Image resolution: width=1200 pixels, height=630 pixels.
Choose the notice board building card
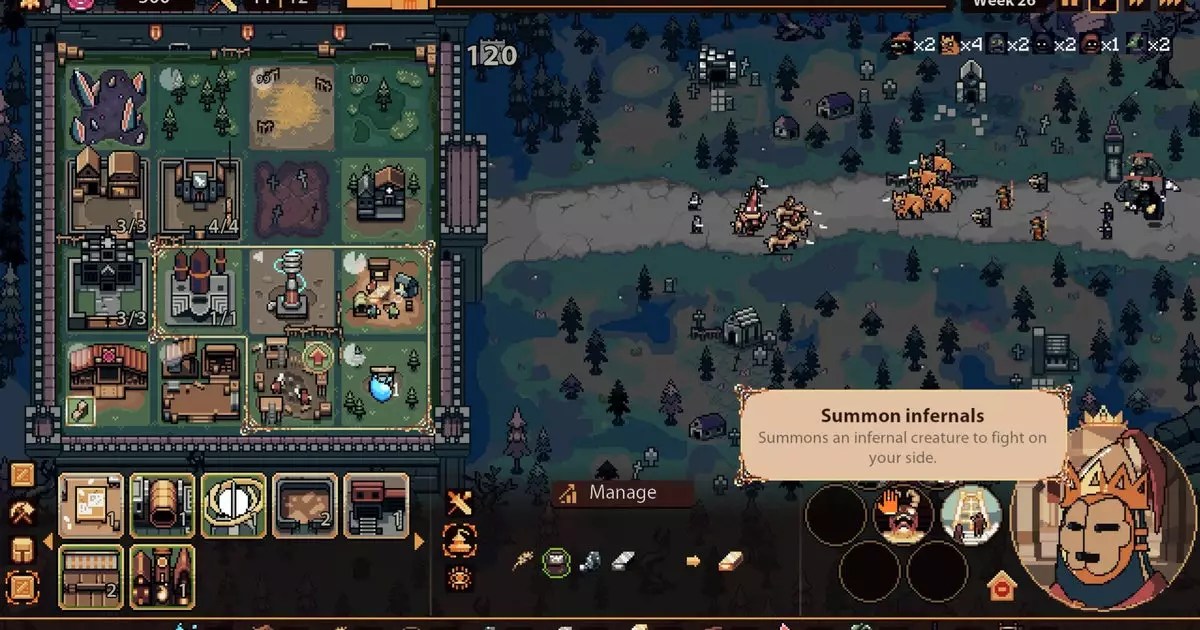tap(92, 506)
